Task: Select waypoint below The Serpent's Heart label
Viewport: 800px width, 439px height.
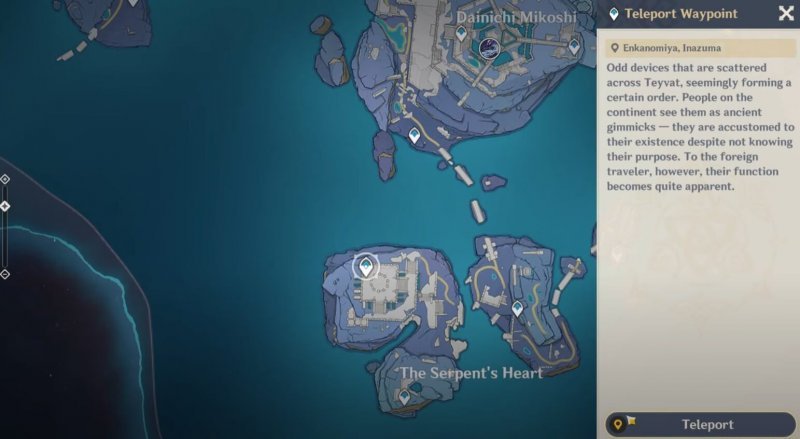Action: (404, 397)
